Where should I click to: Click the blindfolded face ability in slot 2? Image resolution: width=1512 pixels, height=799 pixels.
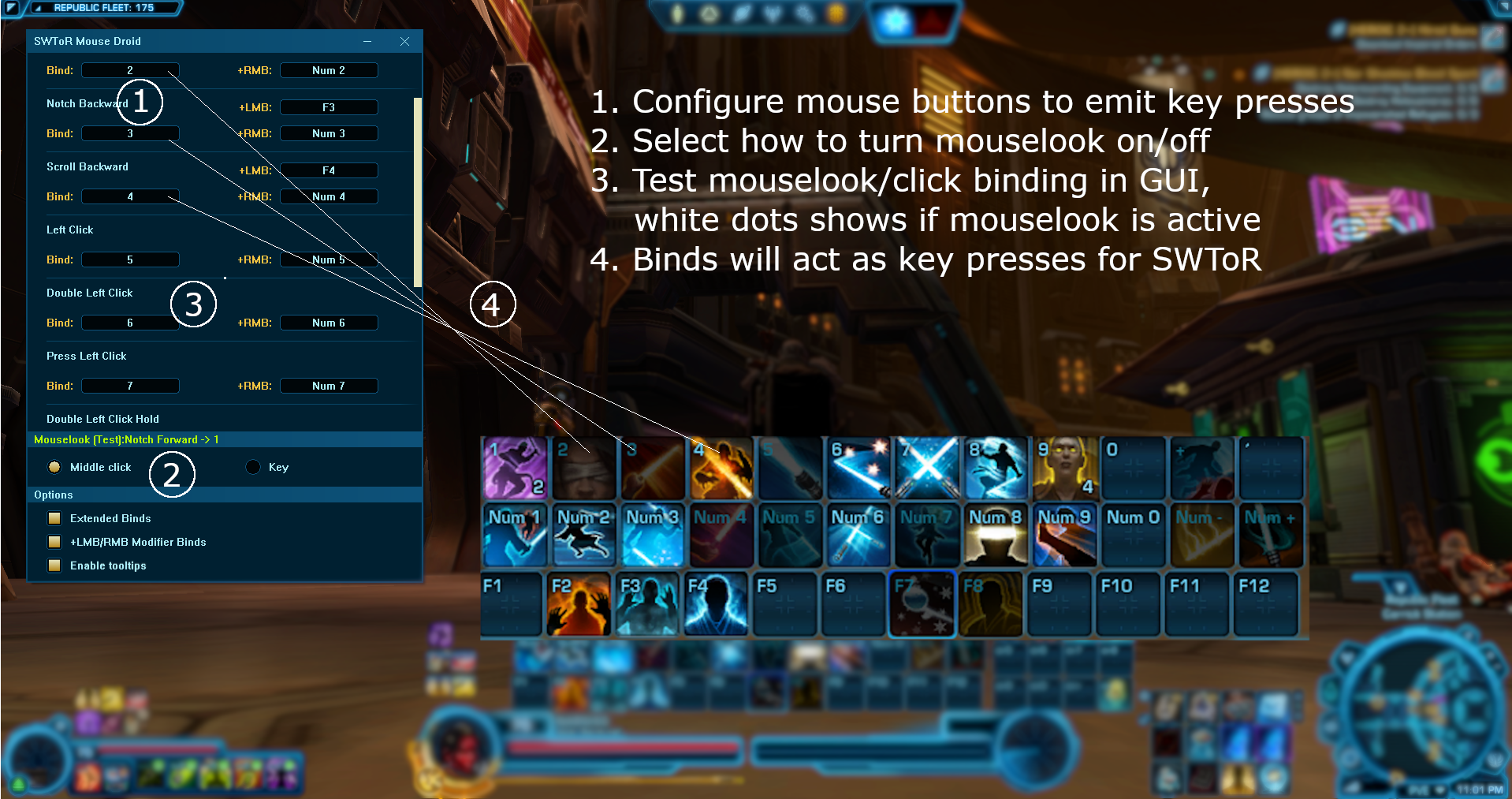coord(583,468)
